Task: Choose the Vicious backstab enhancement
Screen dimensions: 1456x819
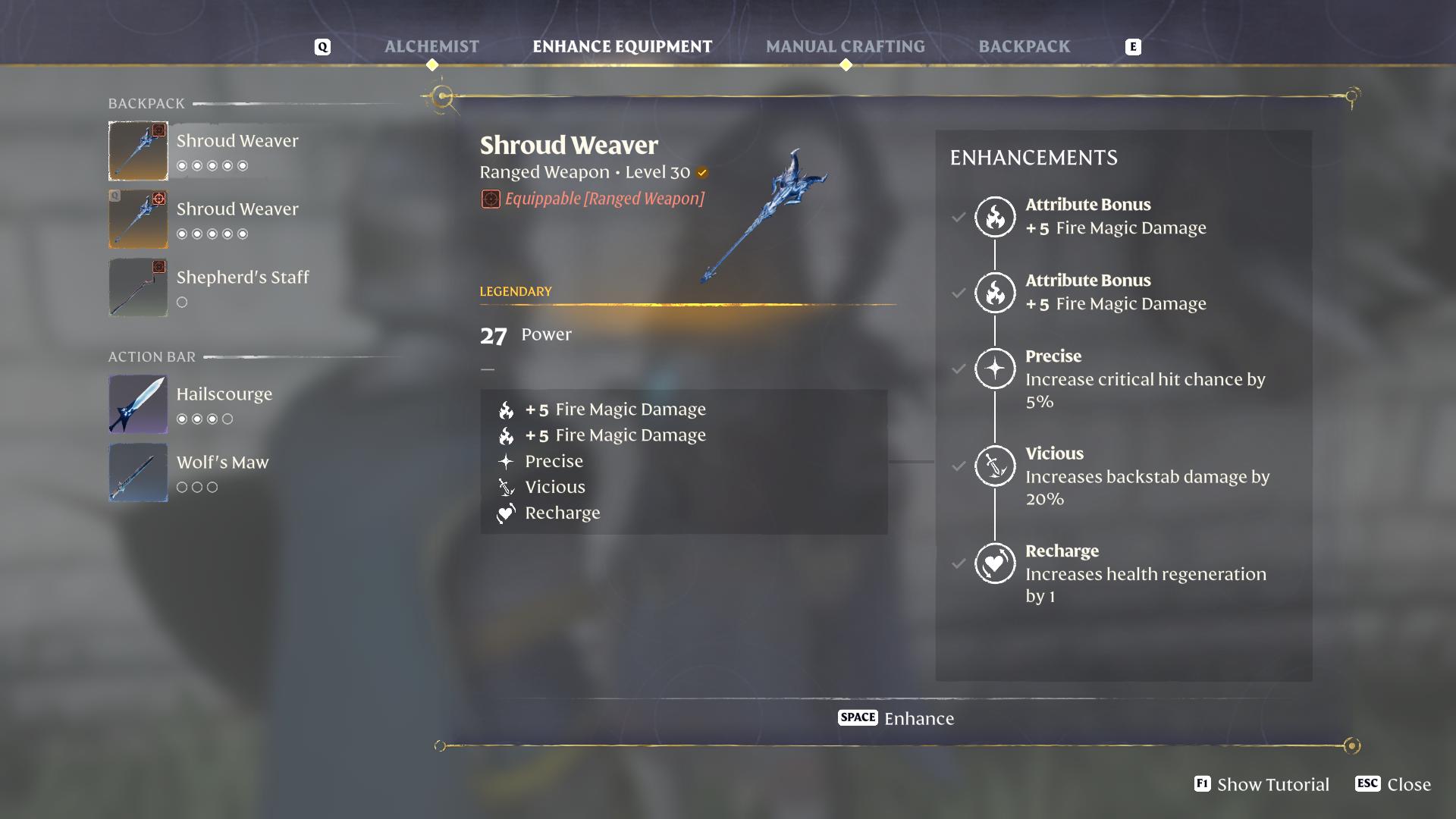Action: [994, 466]
